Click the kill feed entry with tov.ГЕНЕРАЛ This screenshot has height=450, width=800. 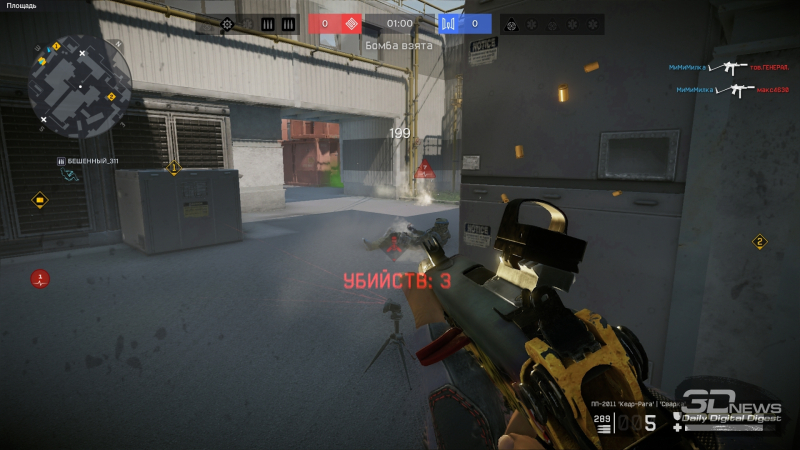720,67
